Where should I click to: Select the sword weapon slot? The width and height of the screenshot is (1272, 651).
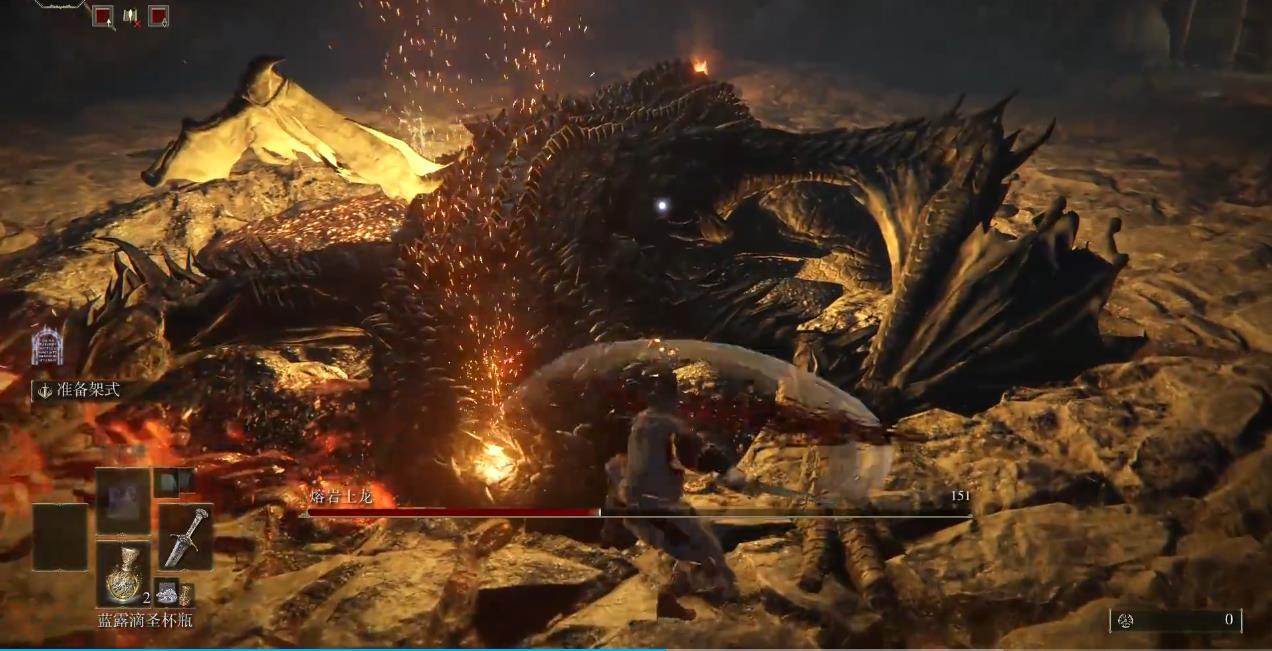185,536
